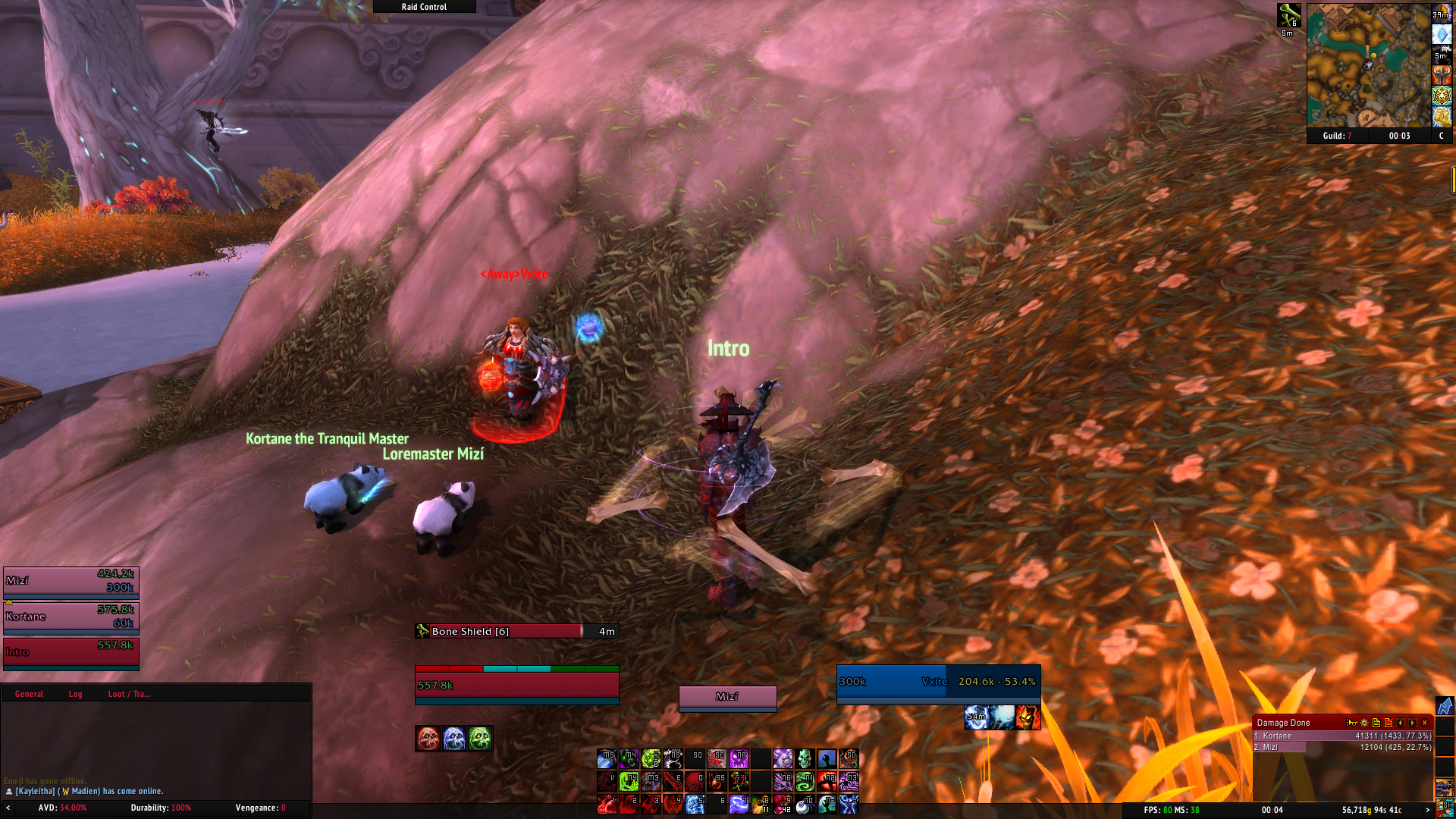Open the damage meter gear settings
The width and height of the screenshot is (1456, 819).
pyautogui.click(x=1364, y=723)
